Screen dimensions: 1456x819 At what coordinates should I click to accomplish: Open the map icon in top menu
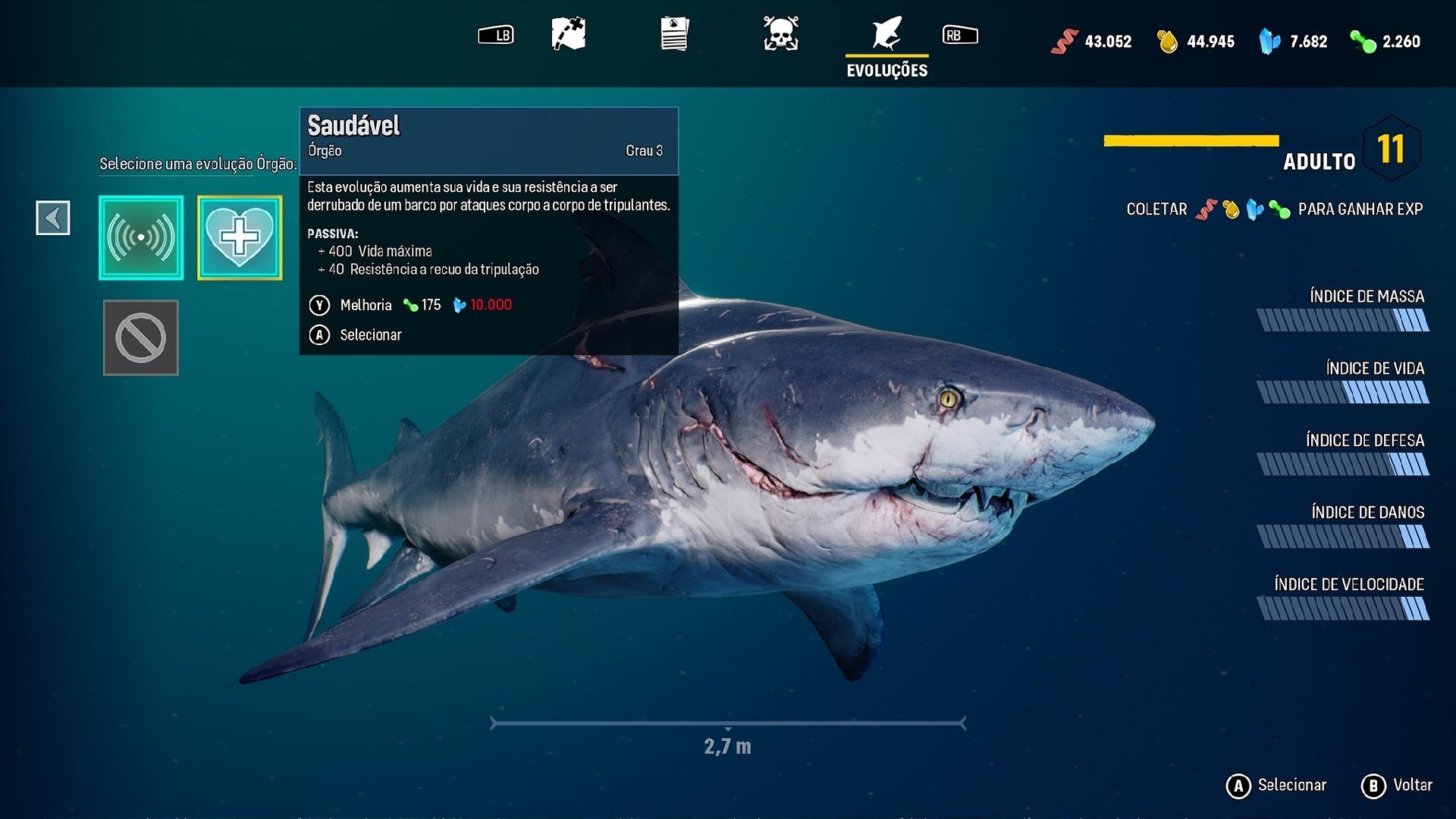(x=568, y=34)
